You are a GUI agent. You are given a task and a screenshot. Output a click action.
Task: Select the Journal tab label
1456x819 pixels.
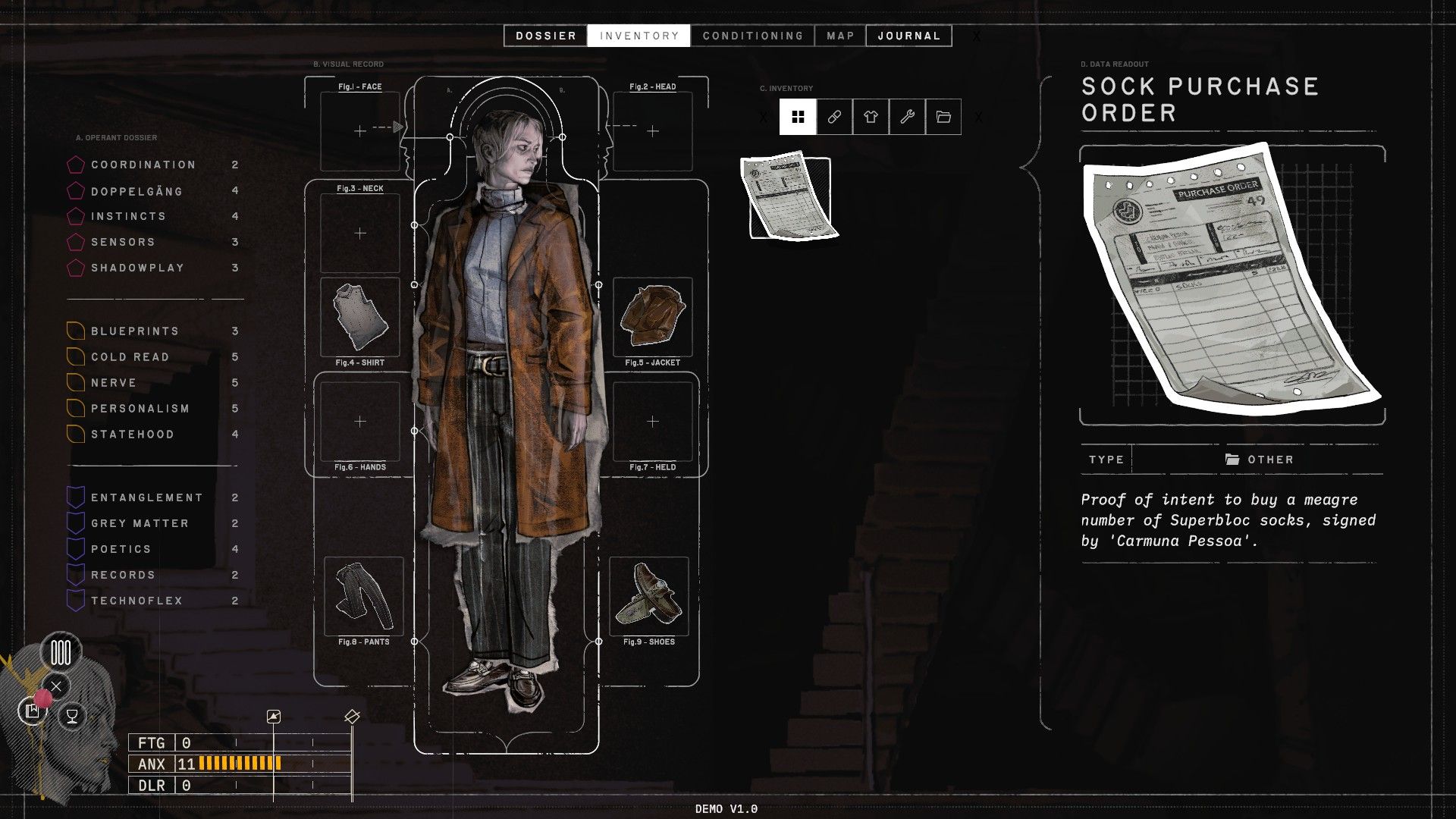coord(908,35)
